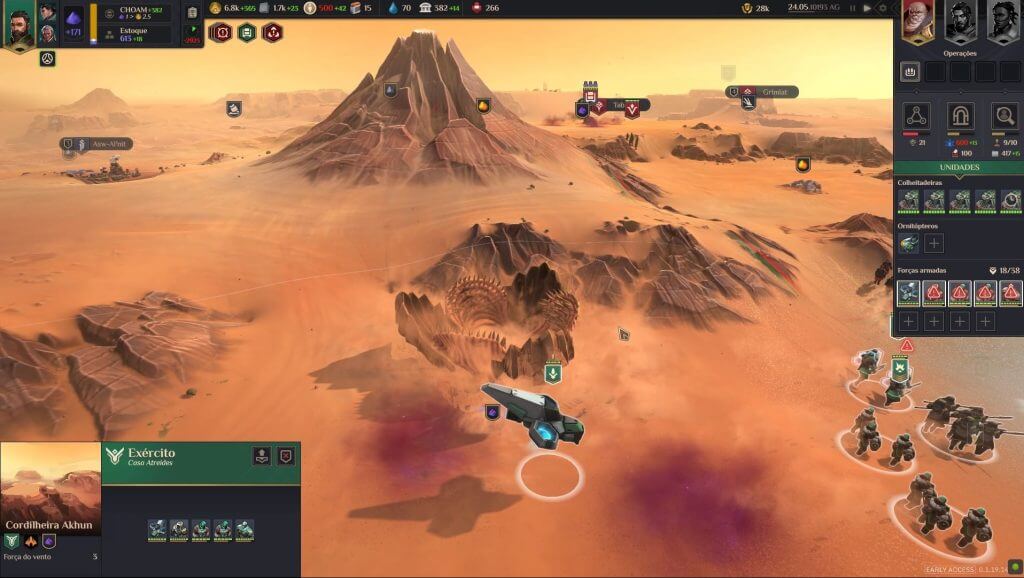Open the network nodes development panel

click(917, 116)
